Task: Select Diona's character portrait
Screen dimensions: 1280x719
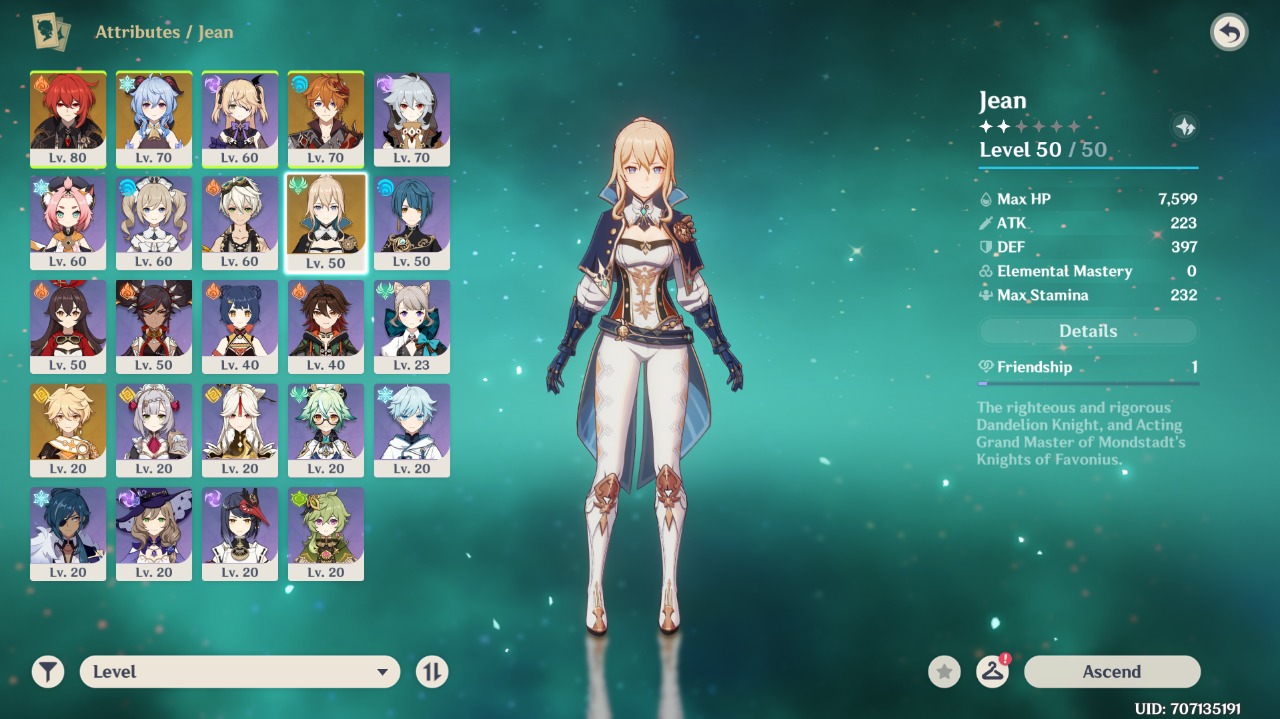Action: [68, 222]
